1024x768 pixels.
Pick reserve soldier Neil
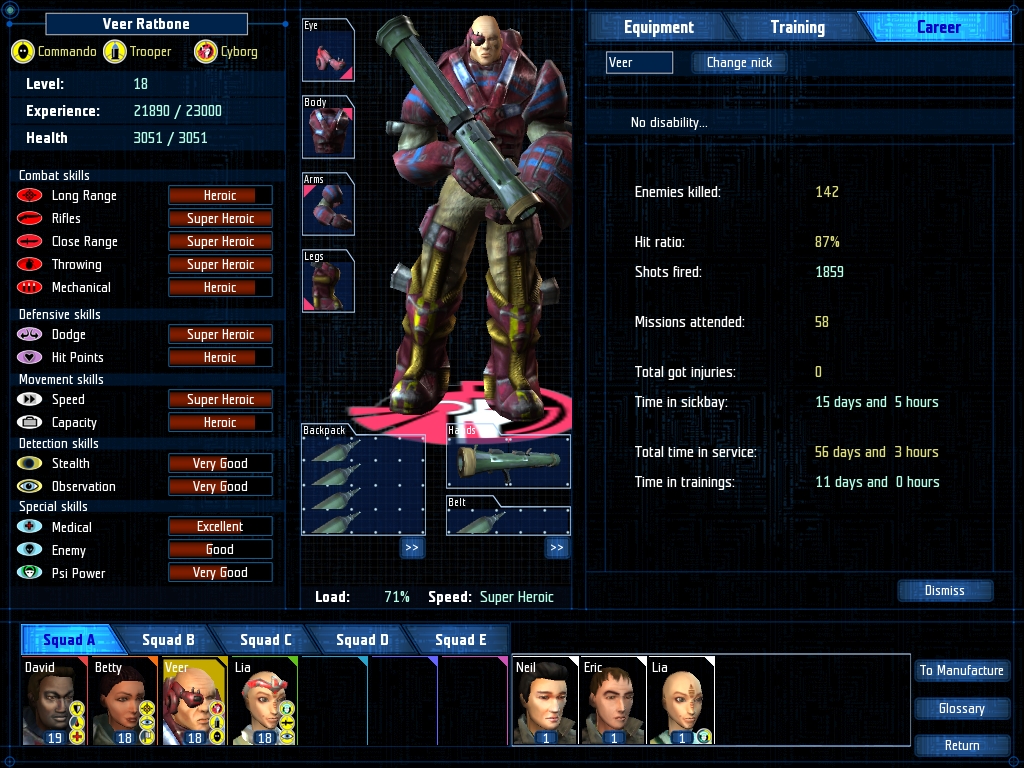tap(544, 701)
